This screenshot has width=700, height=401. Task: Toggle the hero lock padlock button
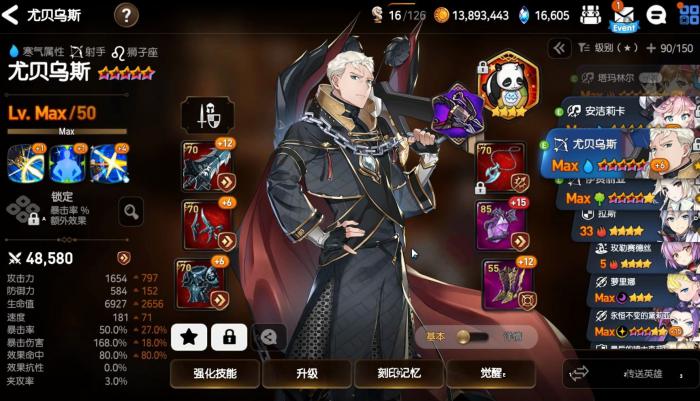(229, 337)
